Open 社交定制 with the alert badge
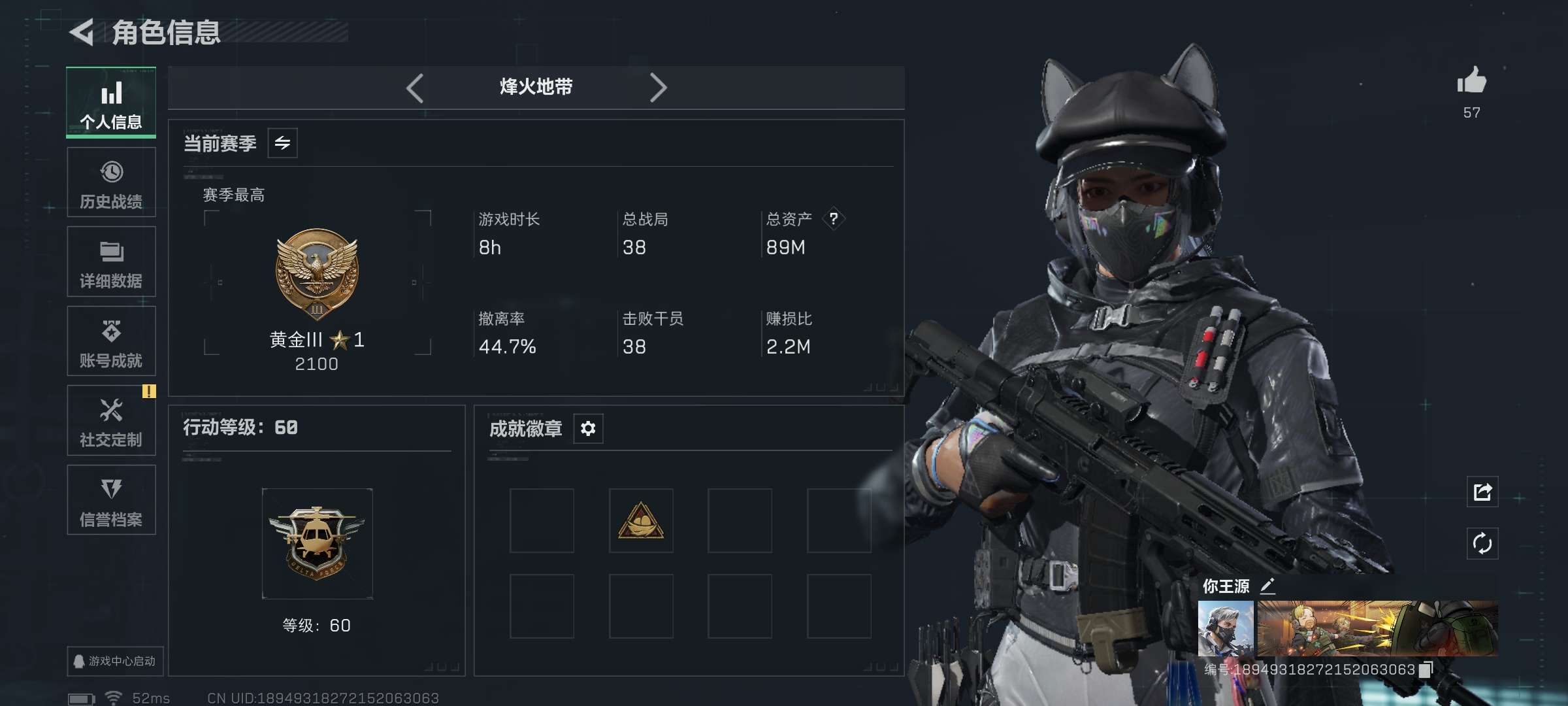This screenshot has width=1568, height=706. pos(111,420)
